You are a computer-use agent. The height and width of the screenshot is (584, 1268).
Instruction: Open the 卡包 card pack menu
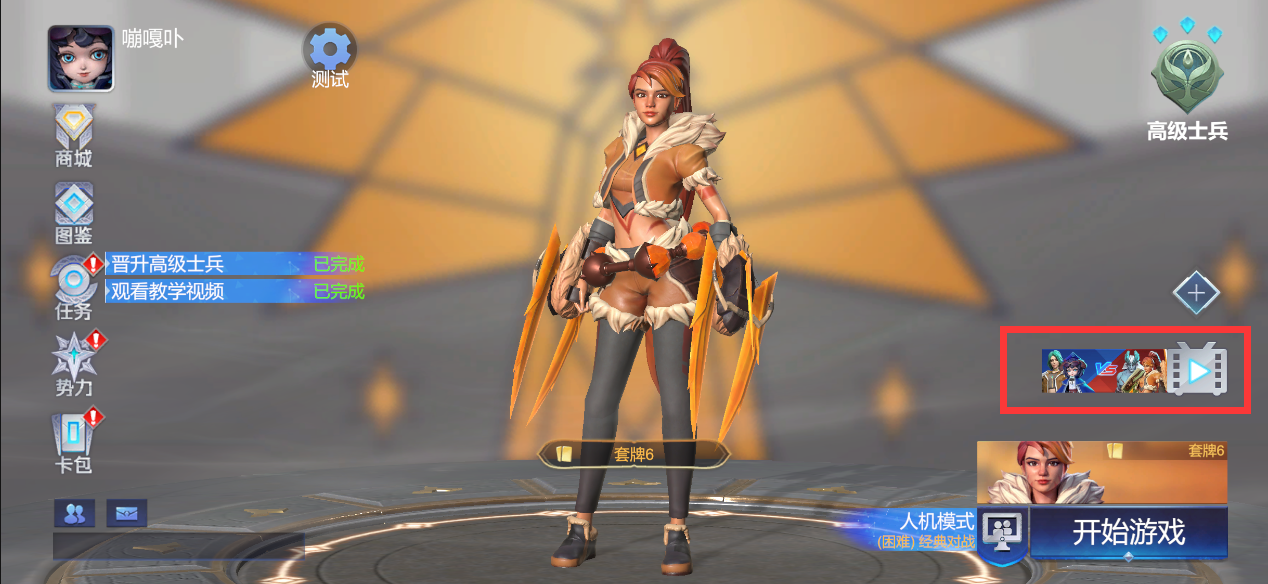point(74,440)
